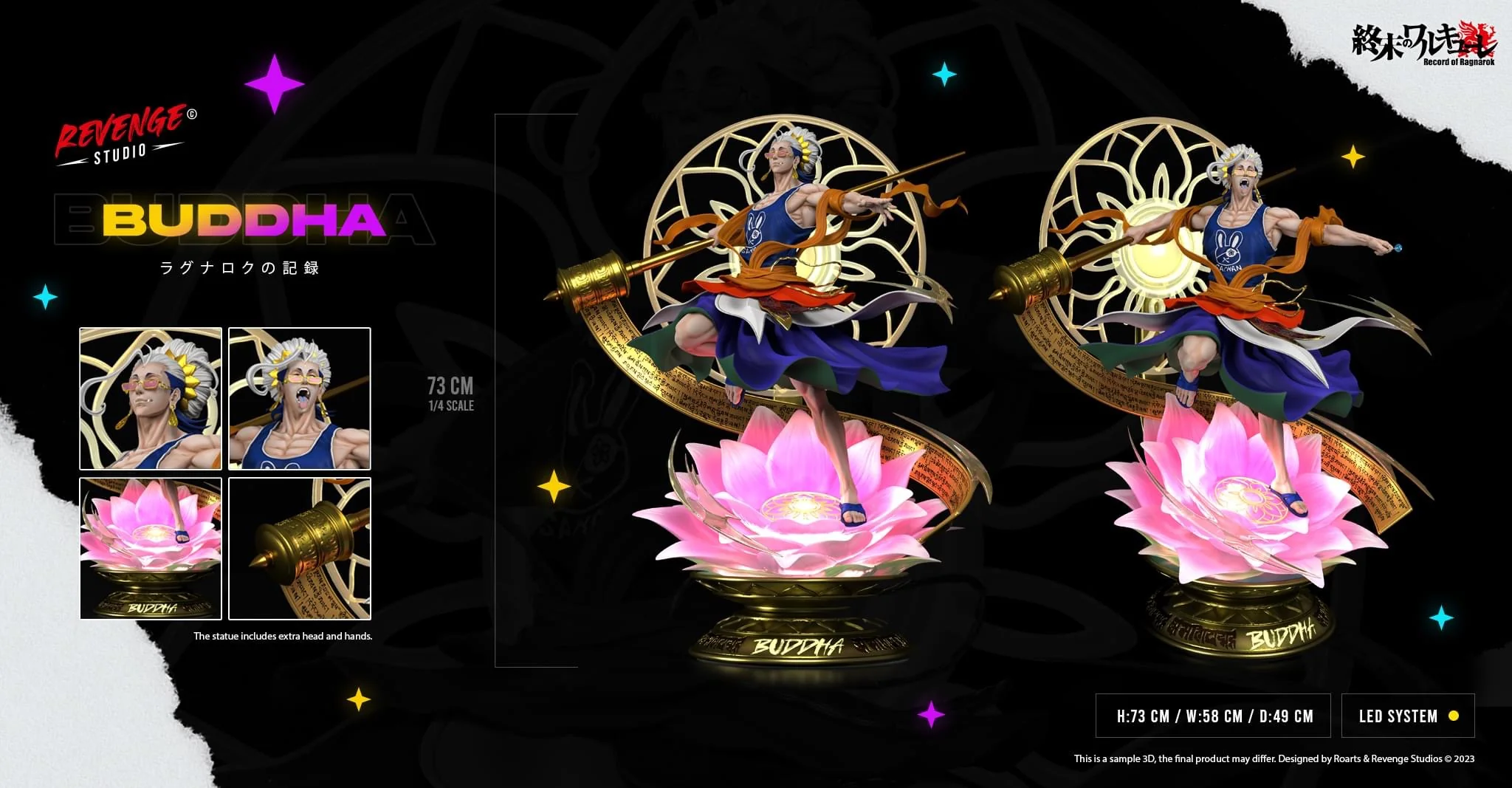This screenshot has height=788, width=1512.
Task: Select the tongue-out head variant thumbnail
Action: click(x=300, y=399)
